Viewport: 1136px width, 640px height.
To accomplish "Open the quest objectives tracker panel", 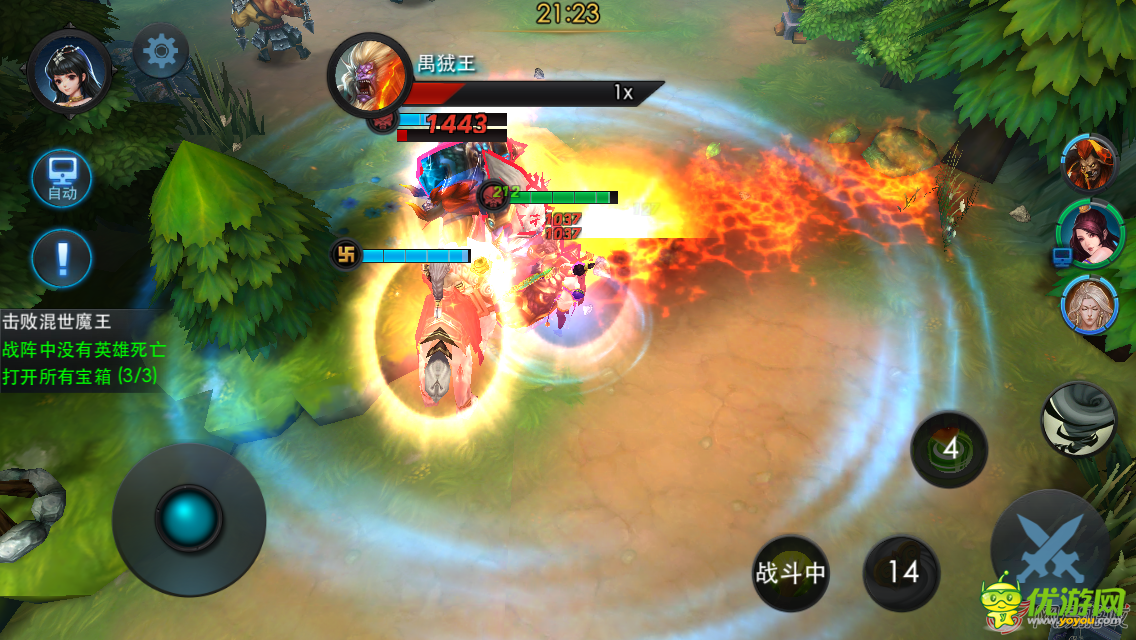I will click(82, 350).
